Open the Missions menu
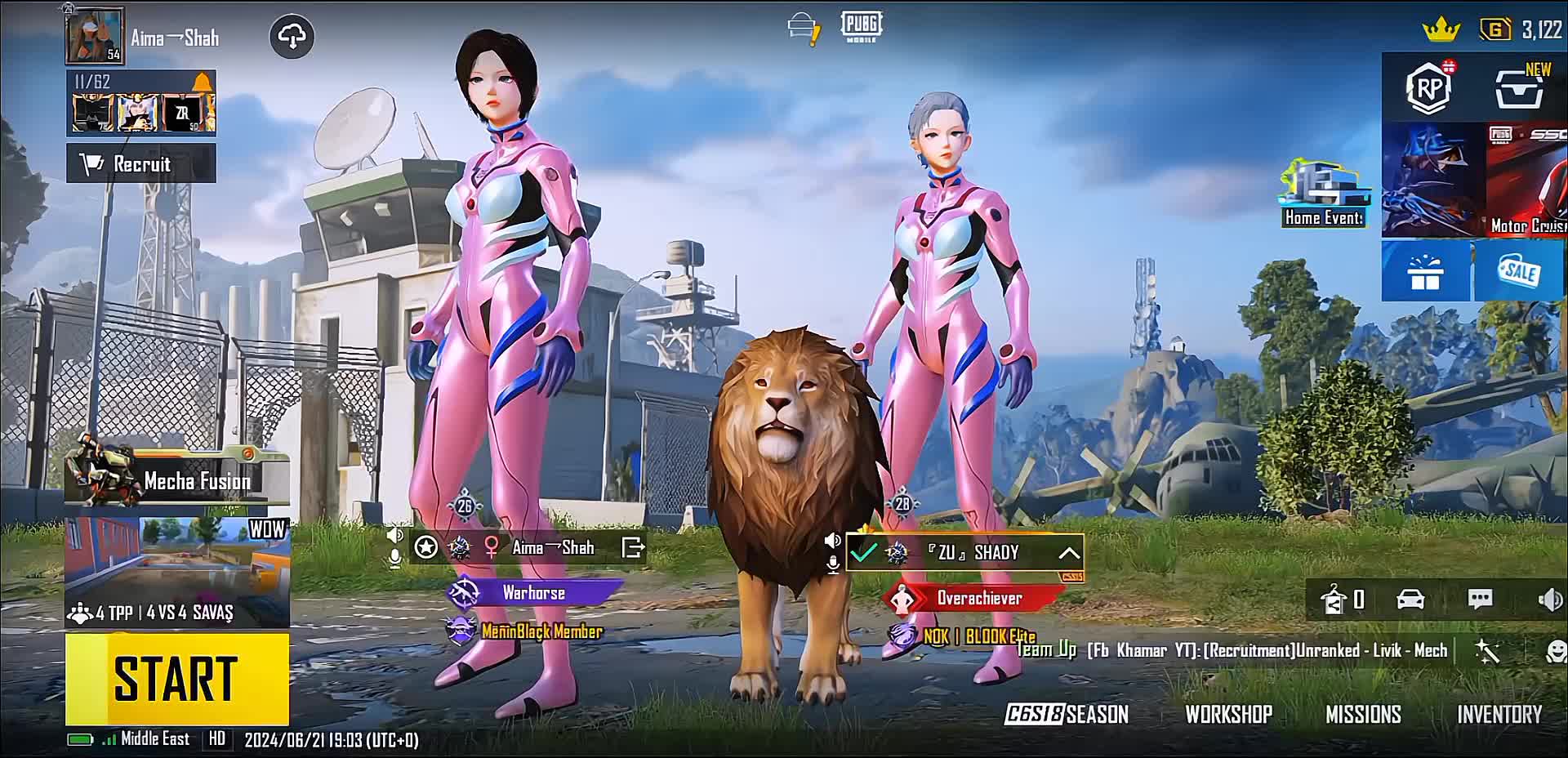 click(1363, 715)
